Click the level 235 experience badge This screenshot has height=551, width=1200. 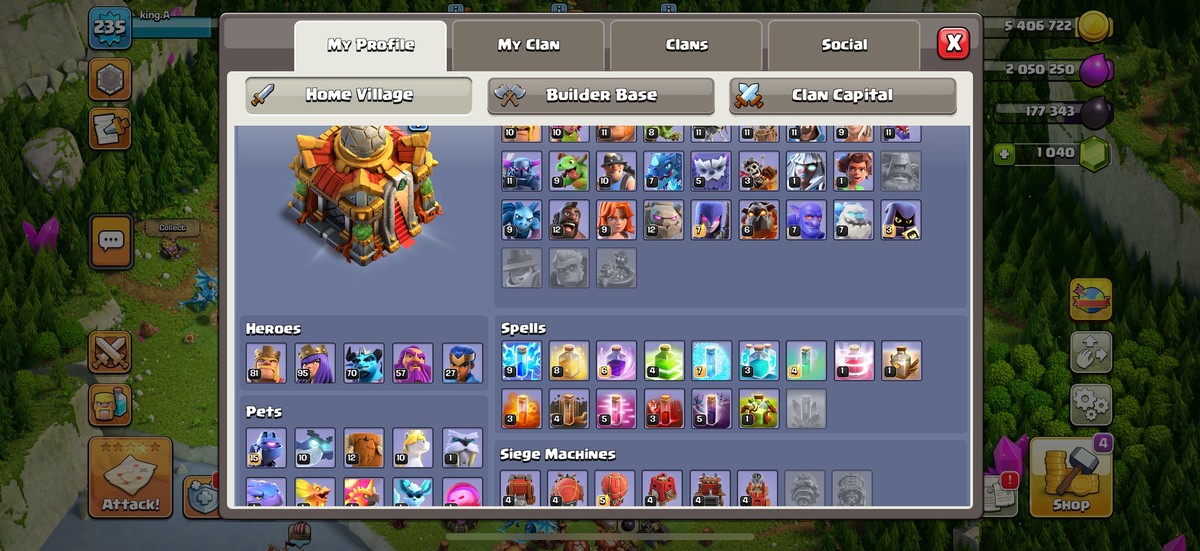pos(109,29)
